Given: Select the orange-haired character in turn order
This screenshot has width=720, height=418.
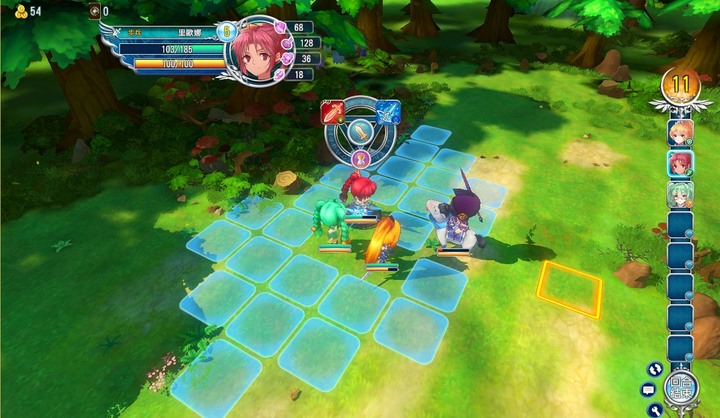Looking at the screenshot, I should (x=680, y=132).
